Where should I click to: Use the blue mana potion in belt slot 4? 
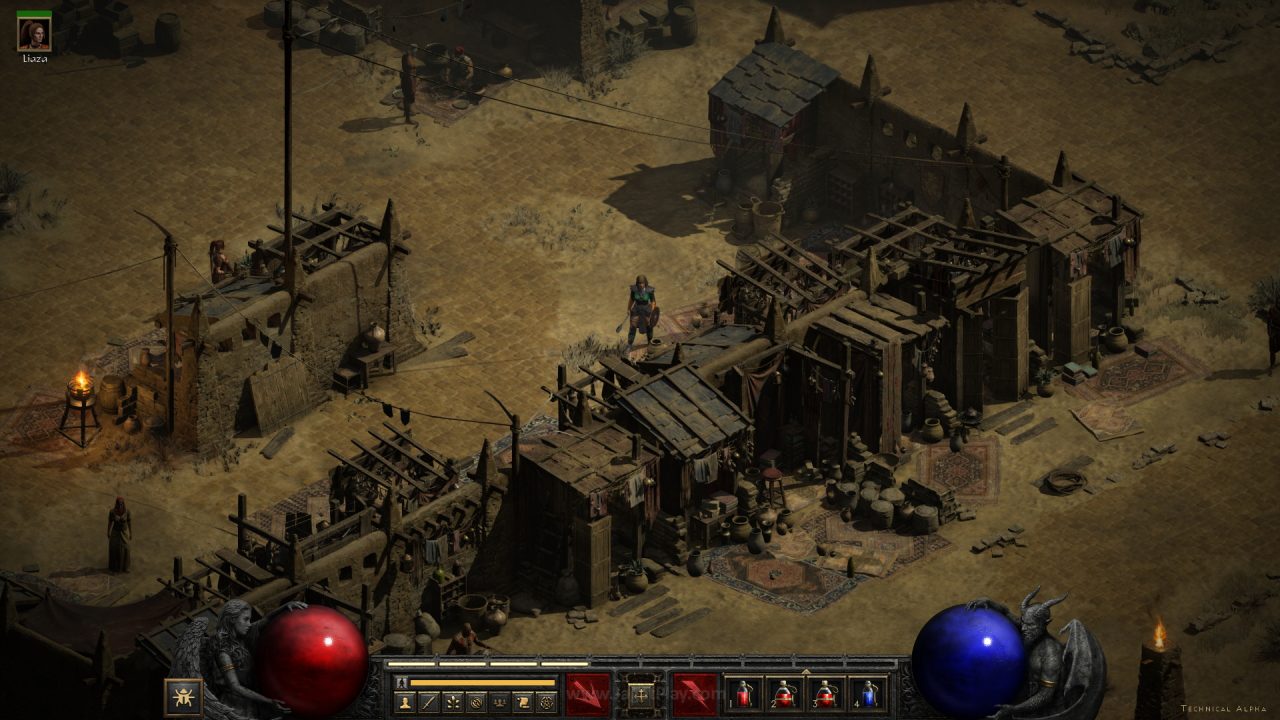tap(867, 694)
